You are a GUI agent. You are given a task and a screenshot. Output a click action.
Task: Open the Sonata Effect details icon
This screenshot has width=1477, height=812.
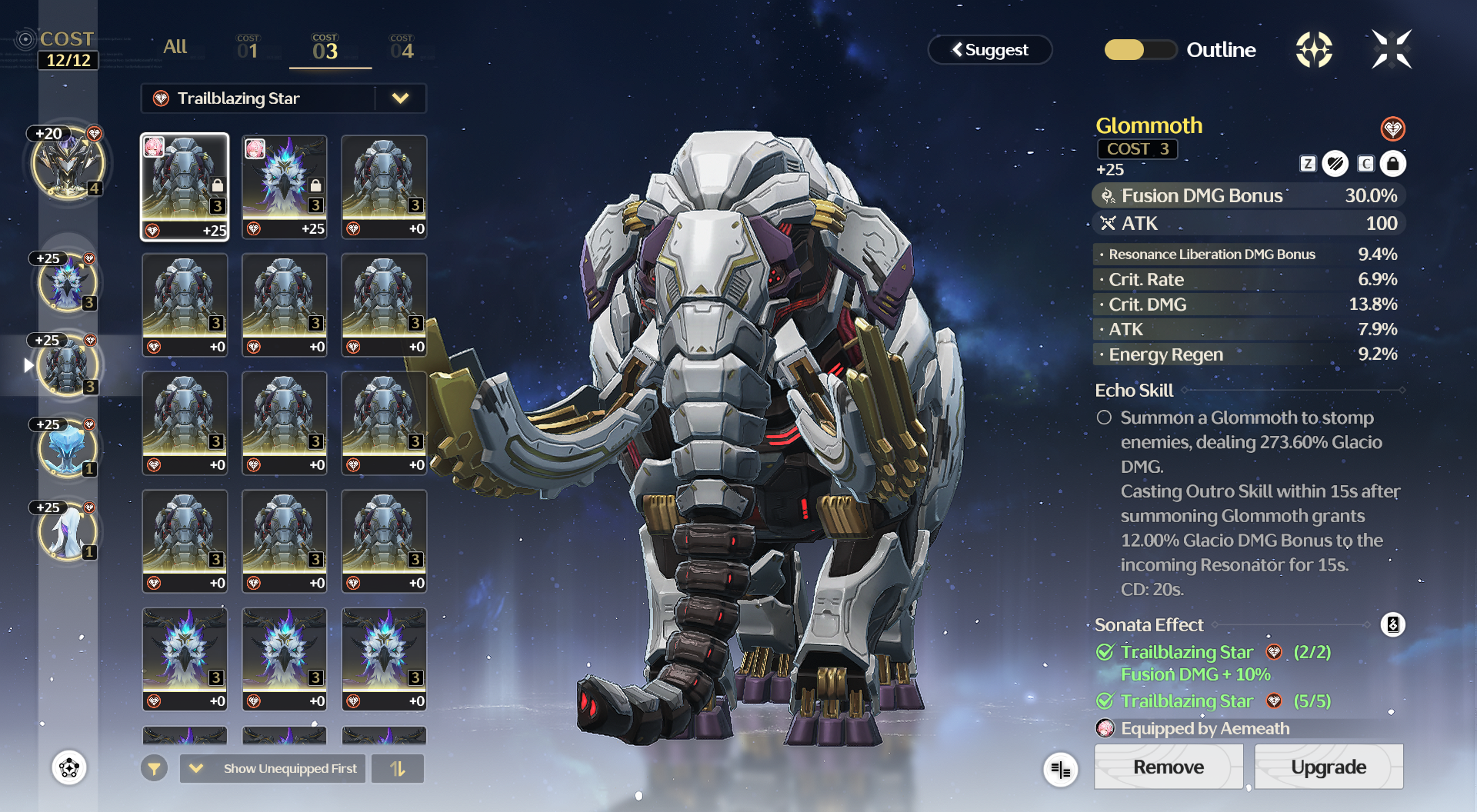(1392, 624)
